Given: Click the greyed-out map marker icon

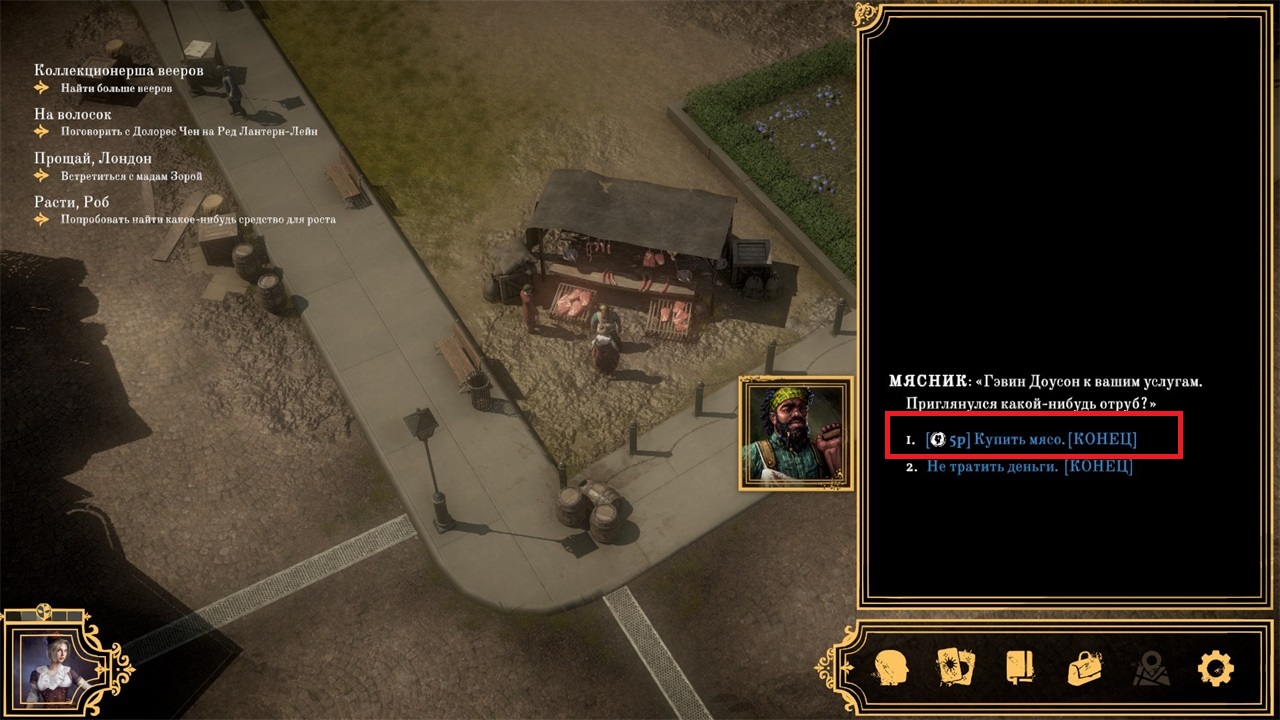Looking at the screenshot, I should click(x=1149, y=667).
